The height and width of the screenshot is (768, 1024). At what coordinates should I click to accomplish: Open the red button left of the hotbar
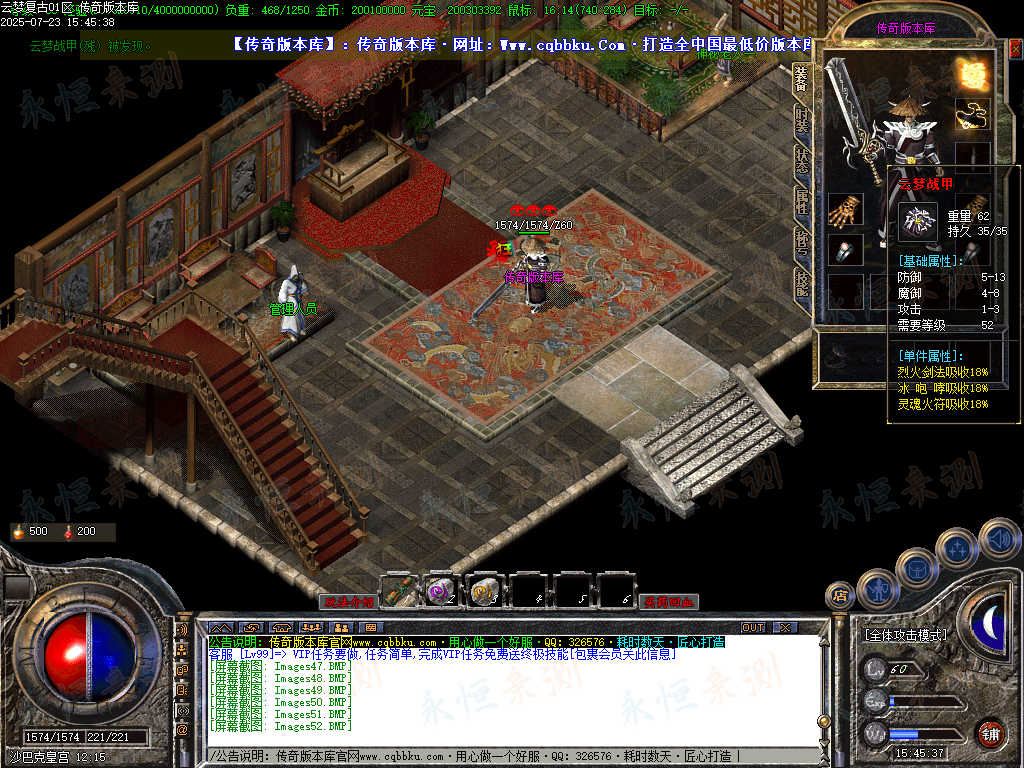tap(348, 602)
